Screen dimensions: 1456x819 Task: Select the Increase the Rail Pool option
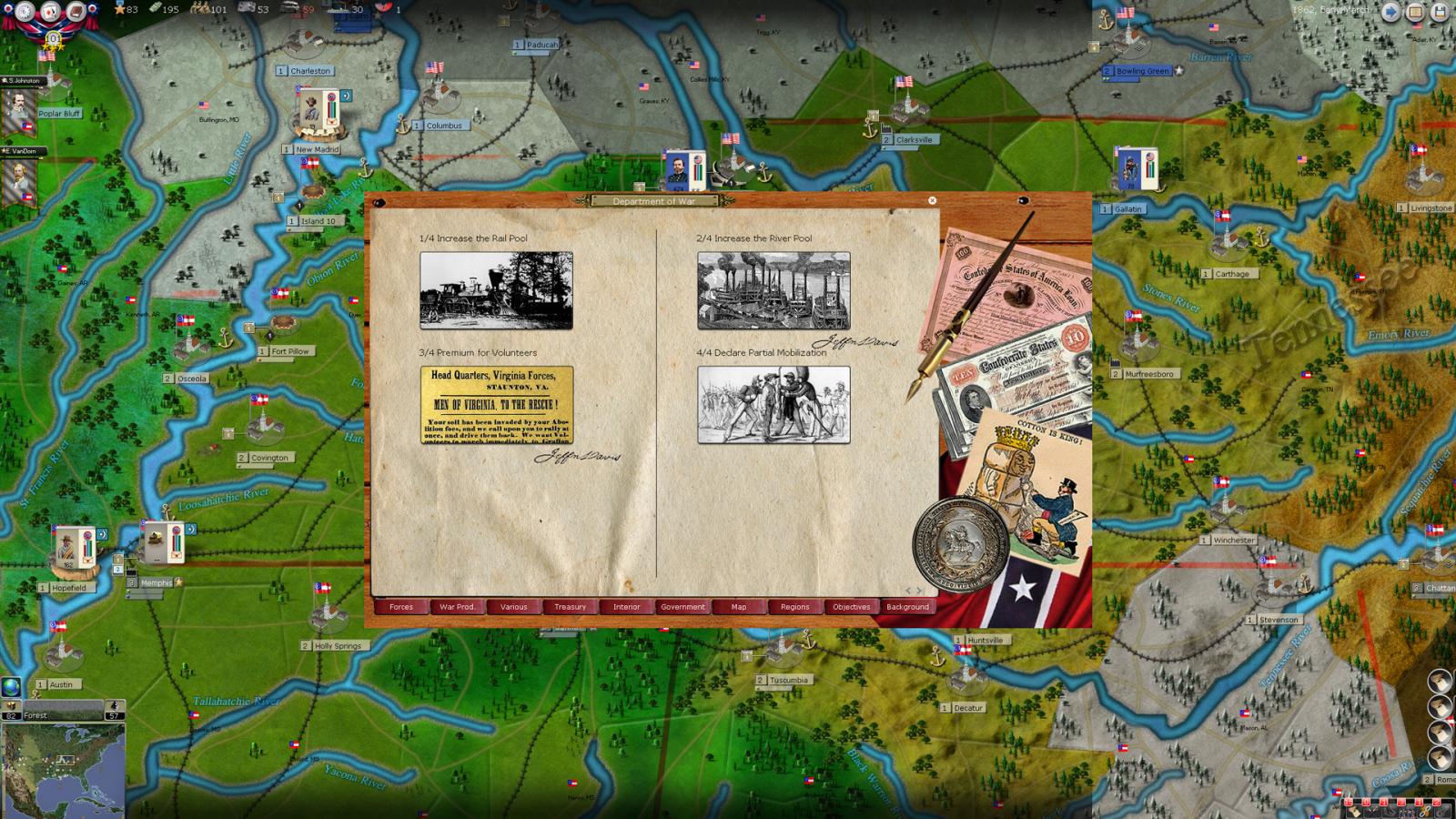coord(496,289)
